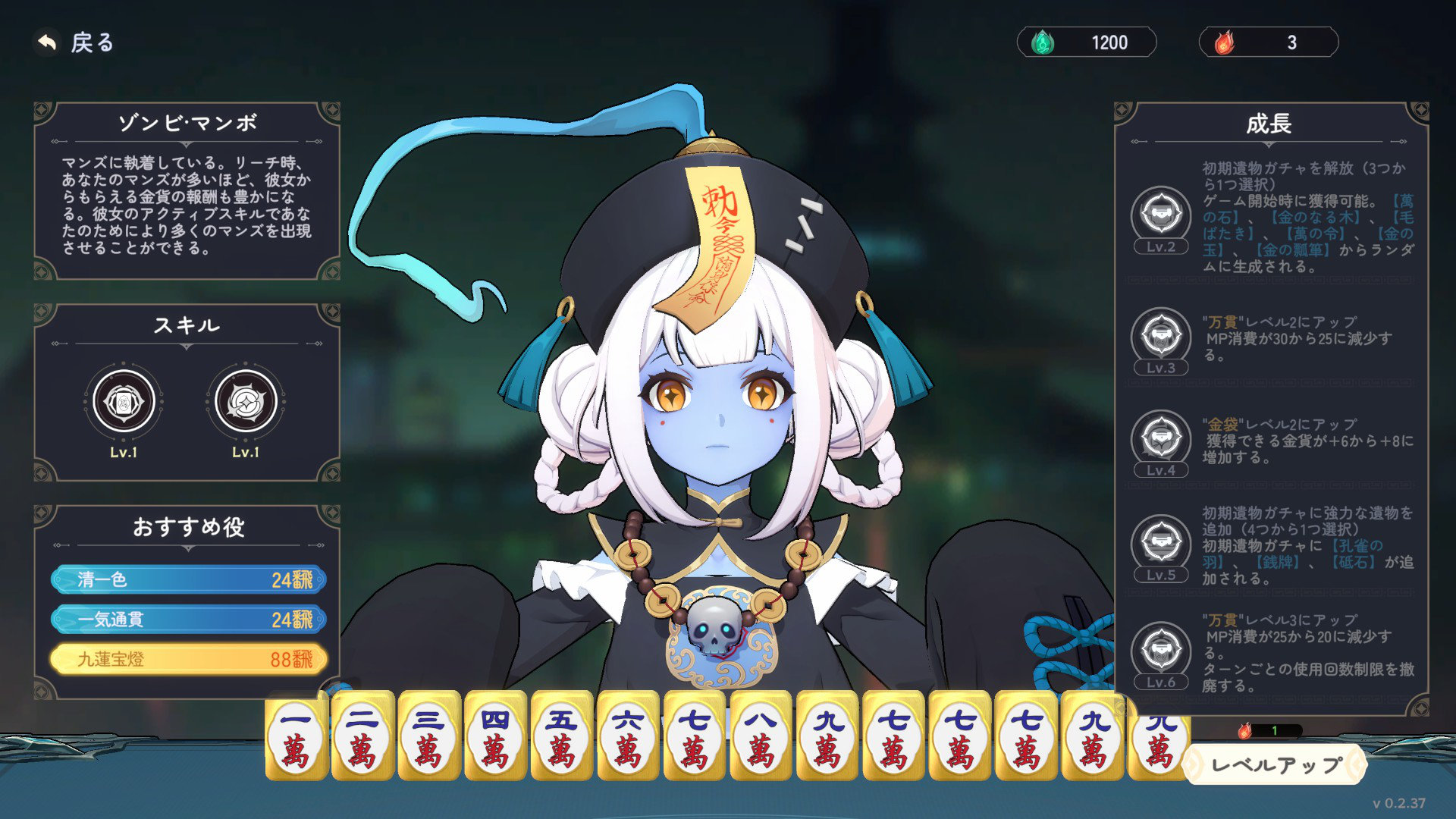Select the Lv.4 growth reward icon
Viewport: 1456px width, 819px height.
click(x=1160, y=438)
